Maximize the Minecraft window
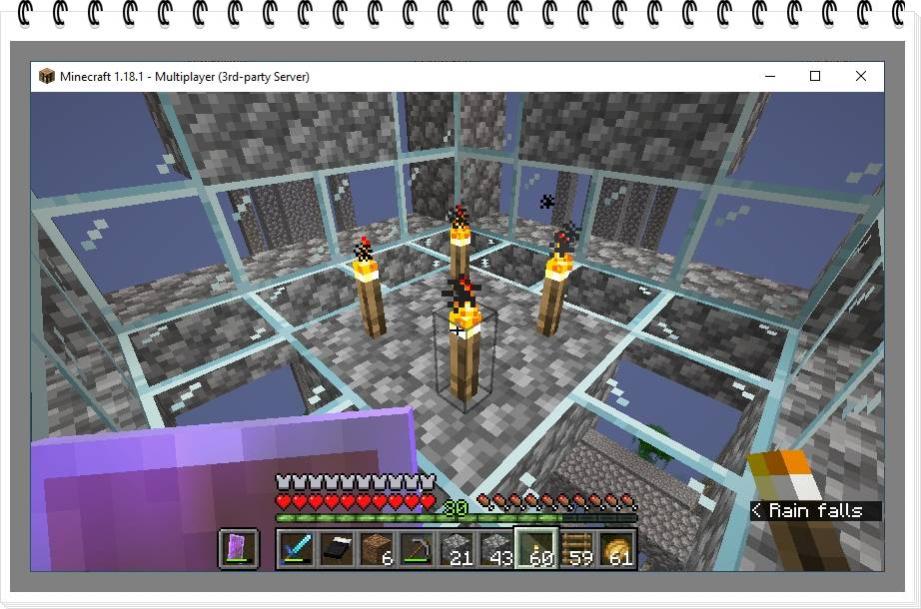 815,76
